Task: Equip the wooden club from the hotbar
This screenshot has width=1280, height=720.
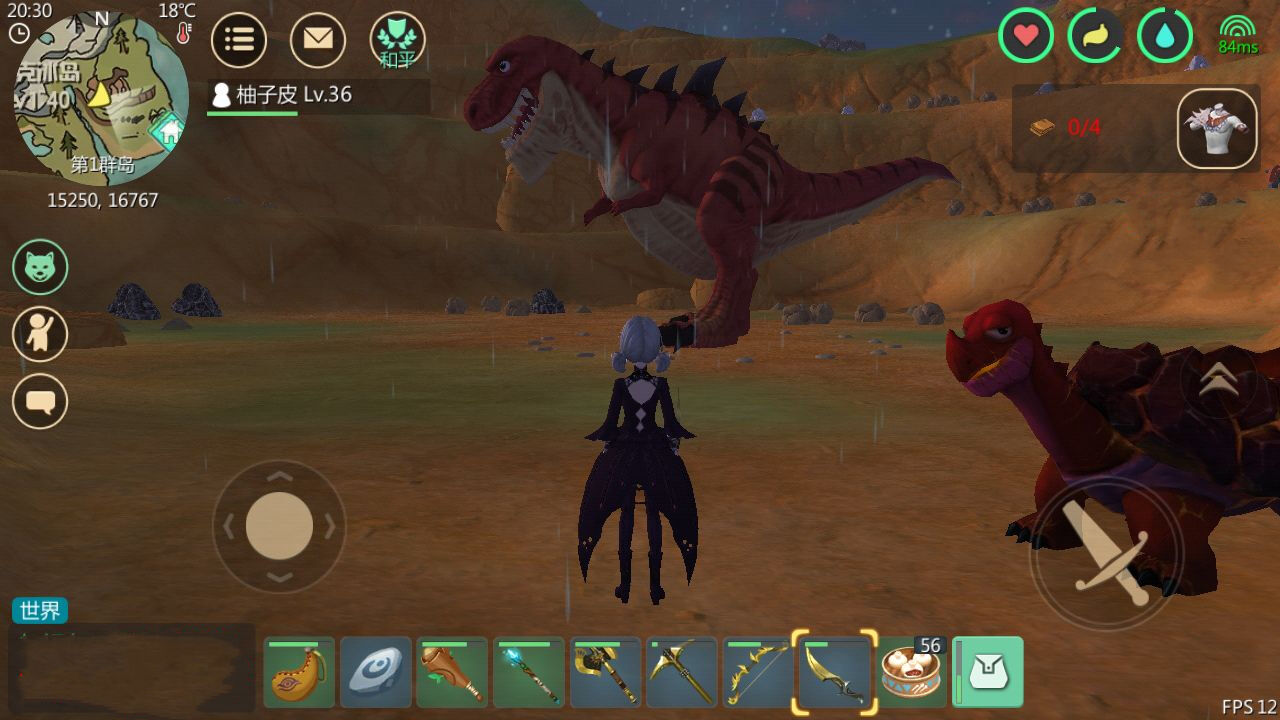Action: [452, 673]
